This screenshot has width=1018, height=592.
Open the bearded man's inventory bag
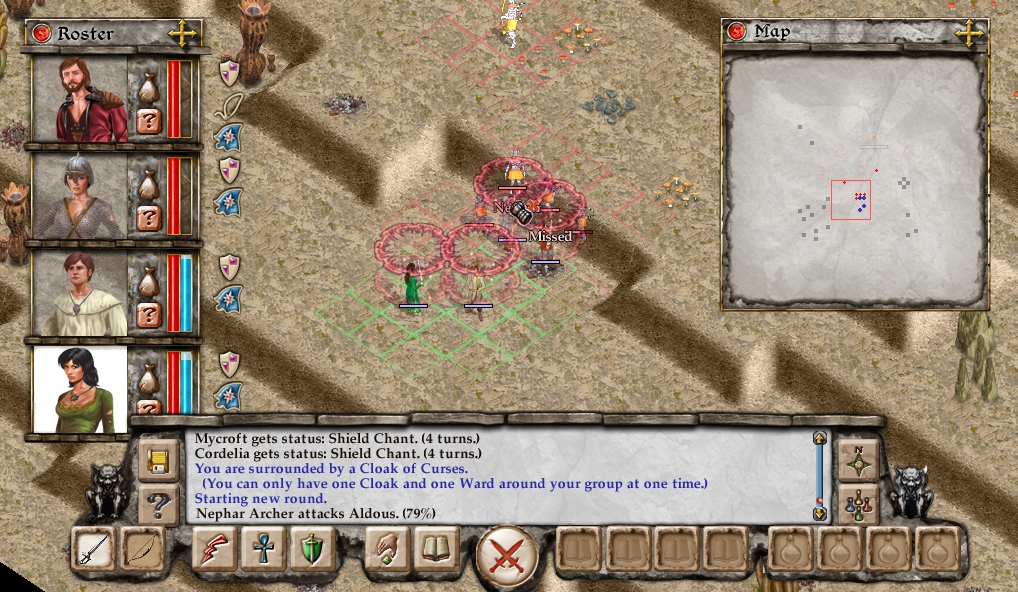pos(148,88)
